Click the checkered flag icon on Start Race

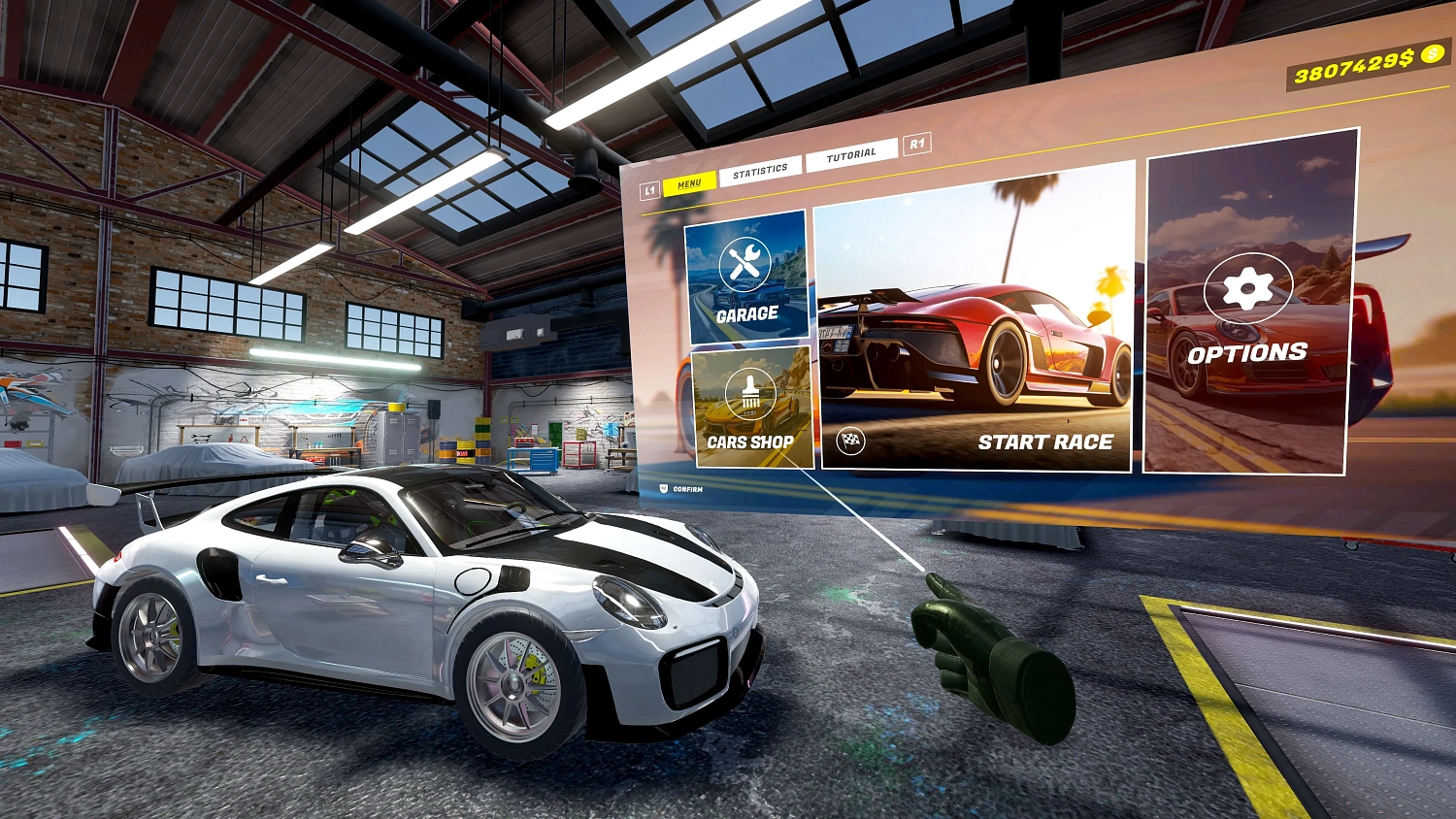click(847, 442)
